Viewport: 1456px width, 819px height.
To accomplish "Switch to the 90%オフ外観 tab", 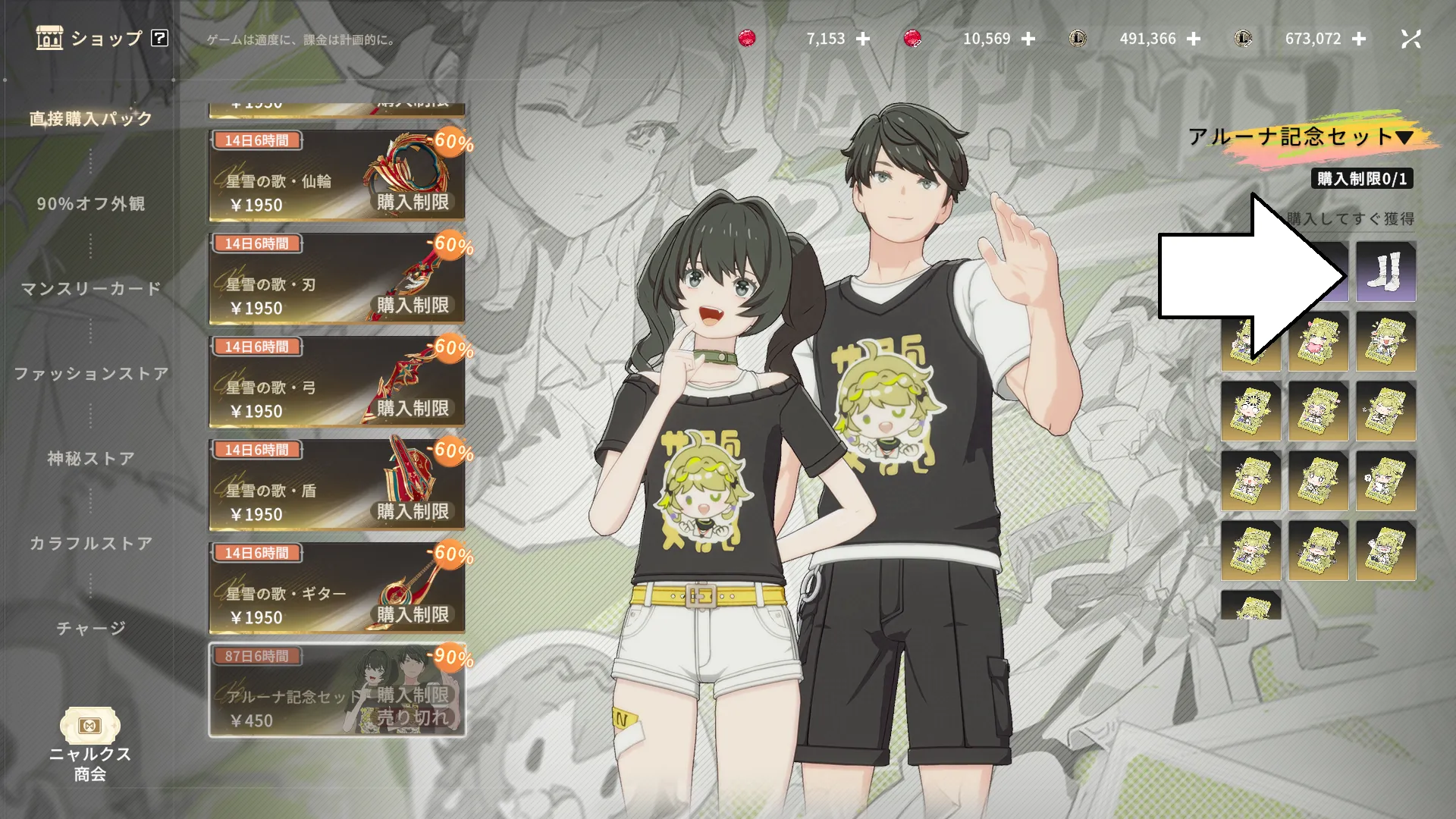I will [91, 204].
